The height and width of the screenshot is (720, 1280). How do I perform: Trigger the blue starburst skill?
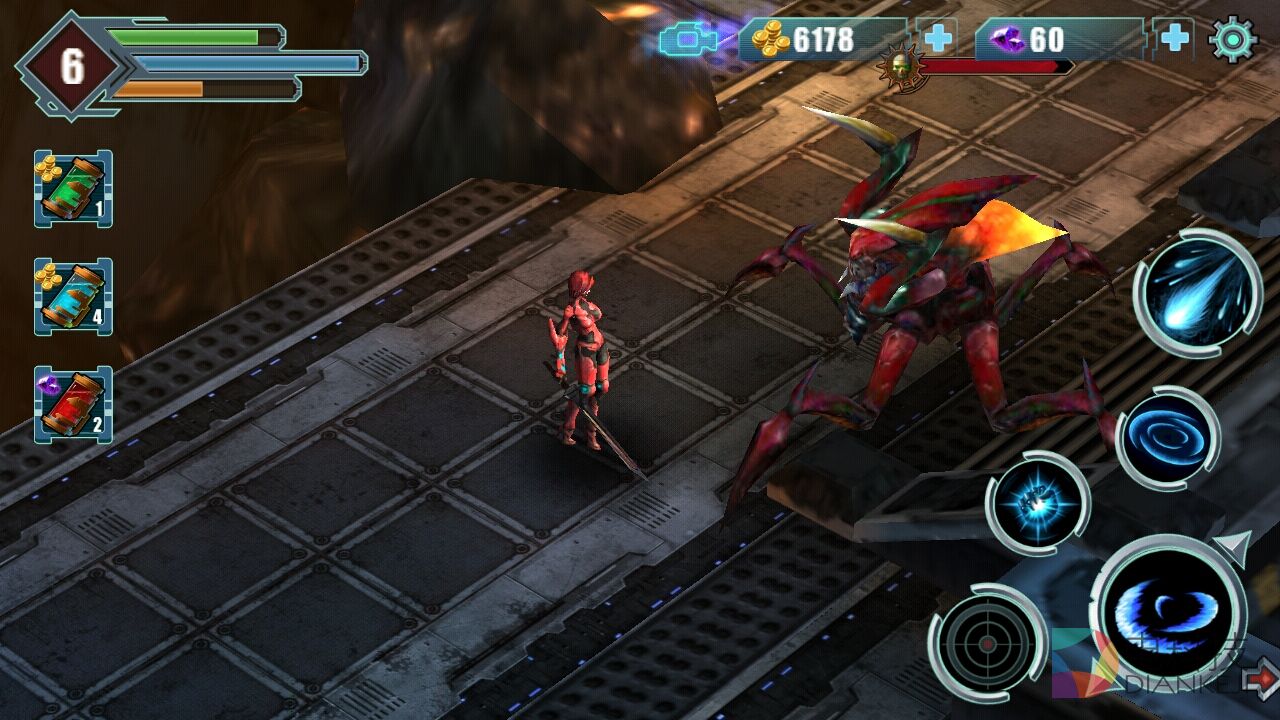point(1037,502)
